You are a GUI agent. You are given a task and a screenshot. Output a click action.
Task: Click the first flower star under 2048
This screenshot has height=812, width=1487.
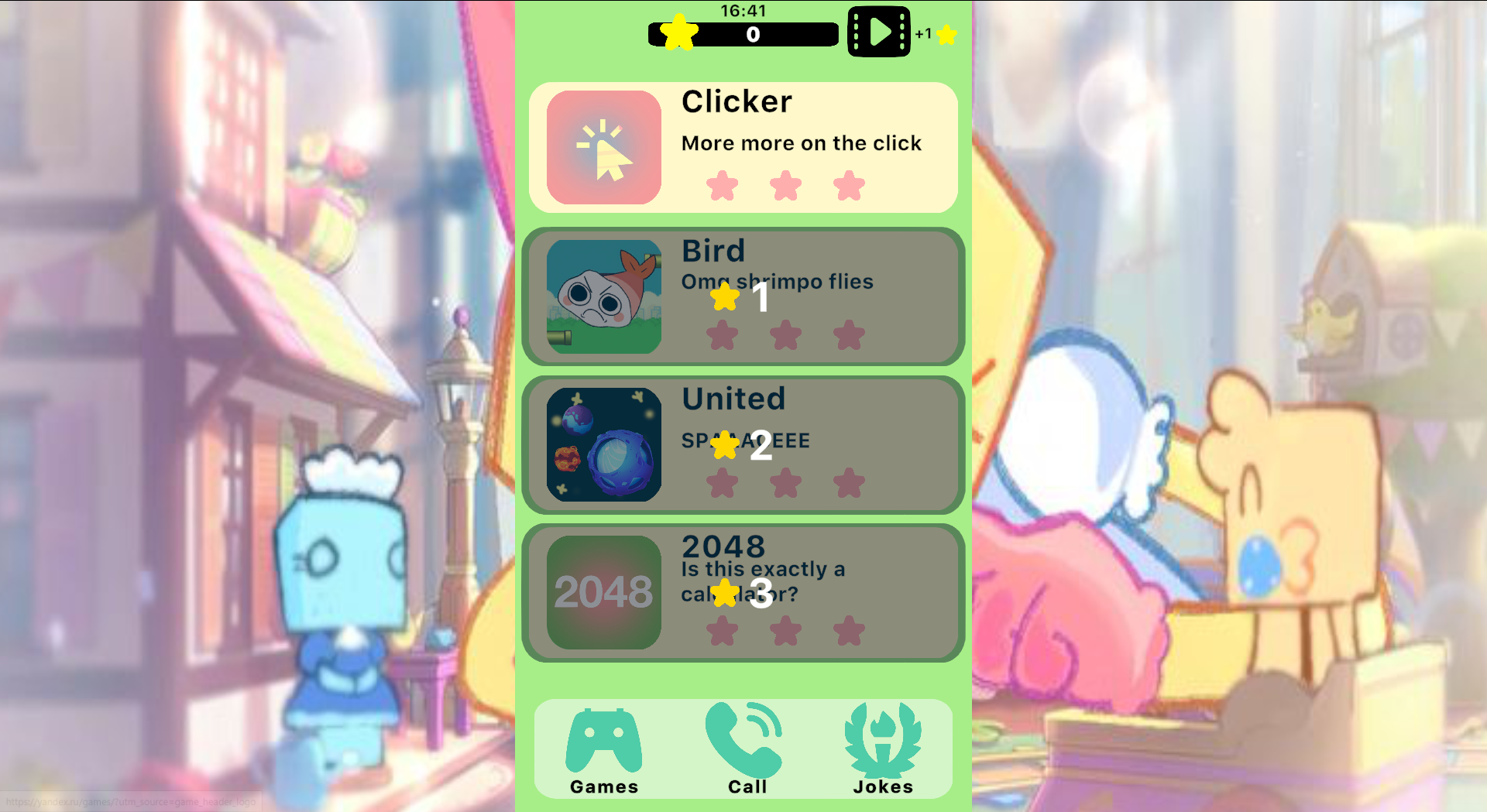point(723,630)
